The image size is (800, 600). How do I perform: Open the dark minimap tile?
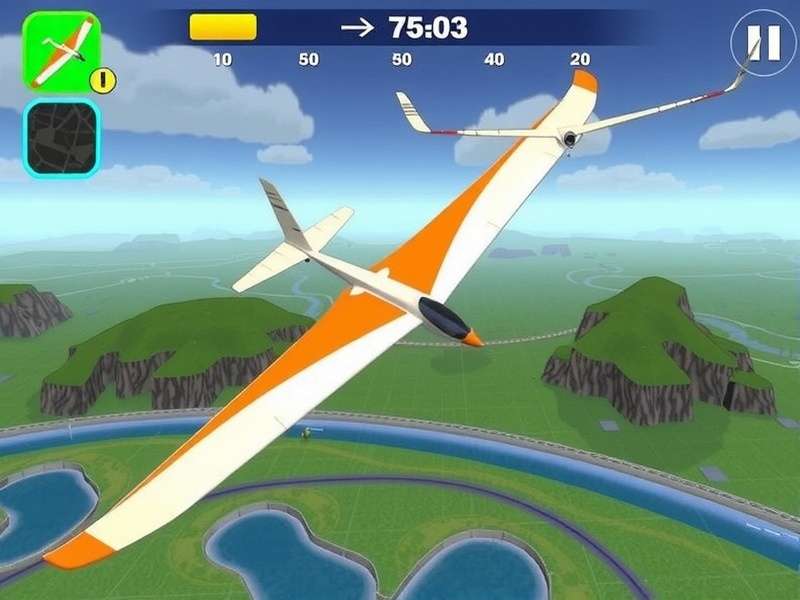tap(62, 138)
